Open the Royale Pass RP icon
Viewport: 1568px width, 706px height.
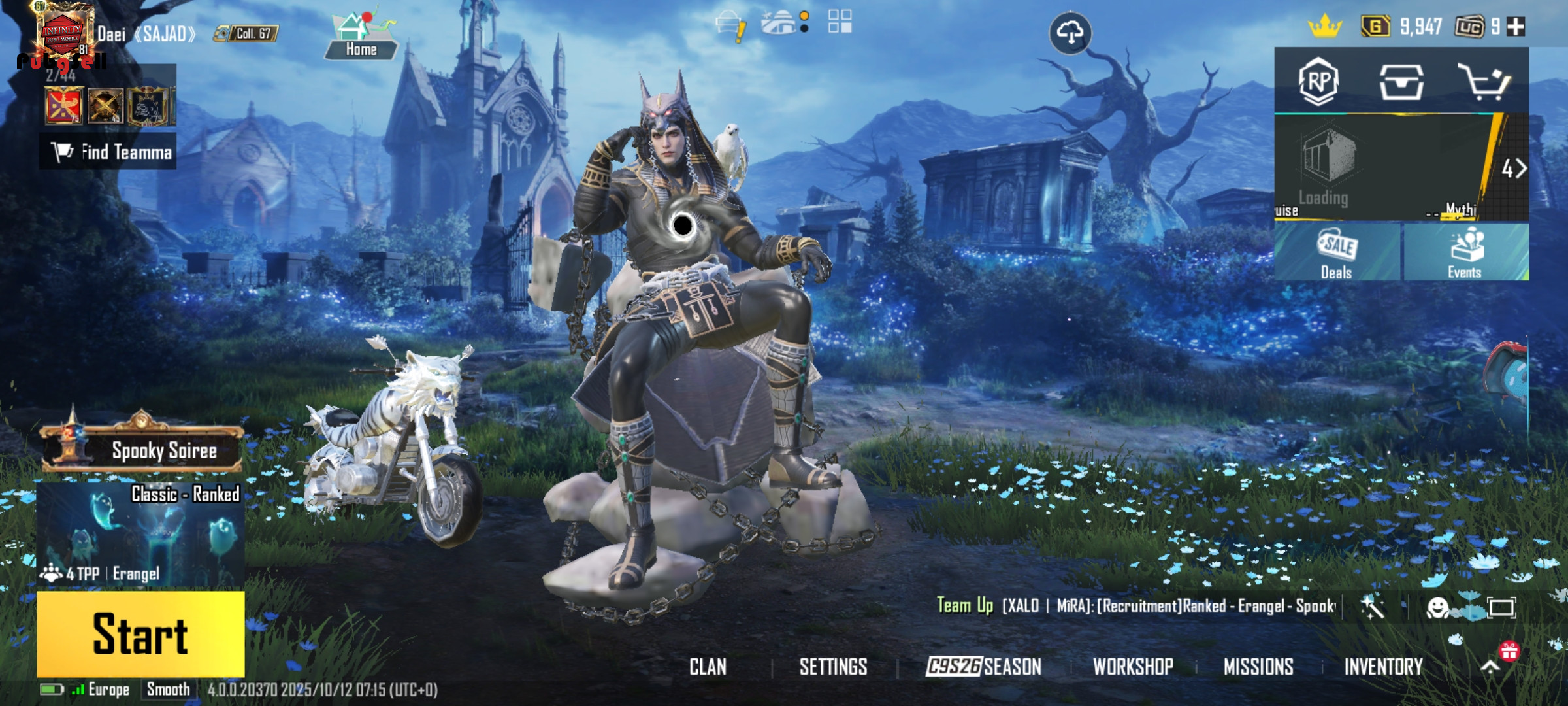tap(1318, 82)
